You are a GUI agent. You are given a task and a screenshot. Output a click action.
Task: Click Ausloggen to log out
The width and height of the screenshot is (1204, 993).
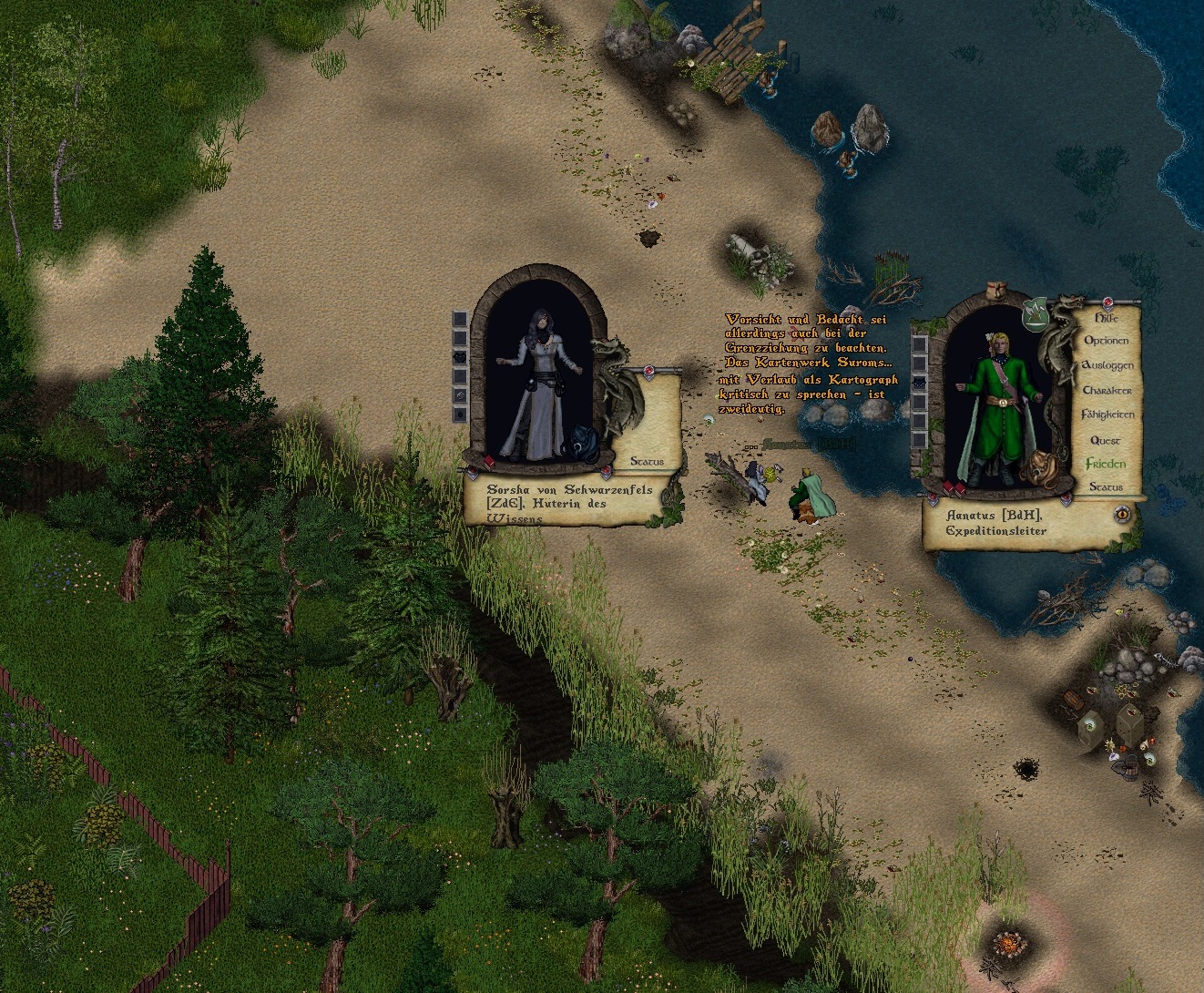tap(1107, 365)
